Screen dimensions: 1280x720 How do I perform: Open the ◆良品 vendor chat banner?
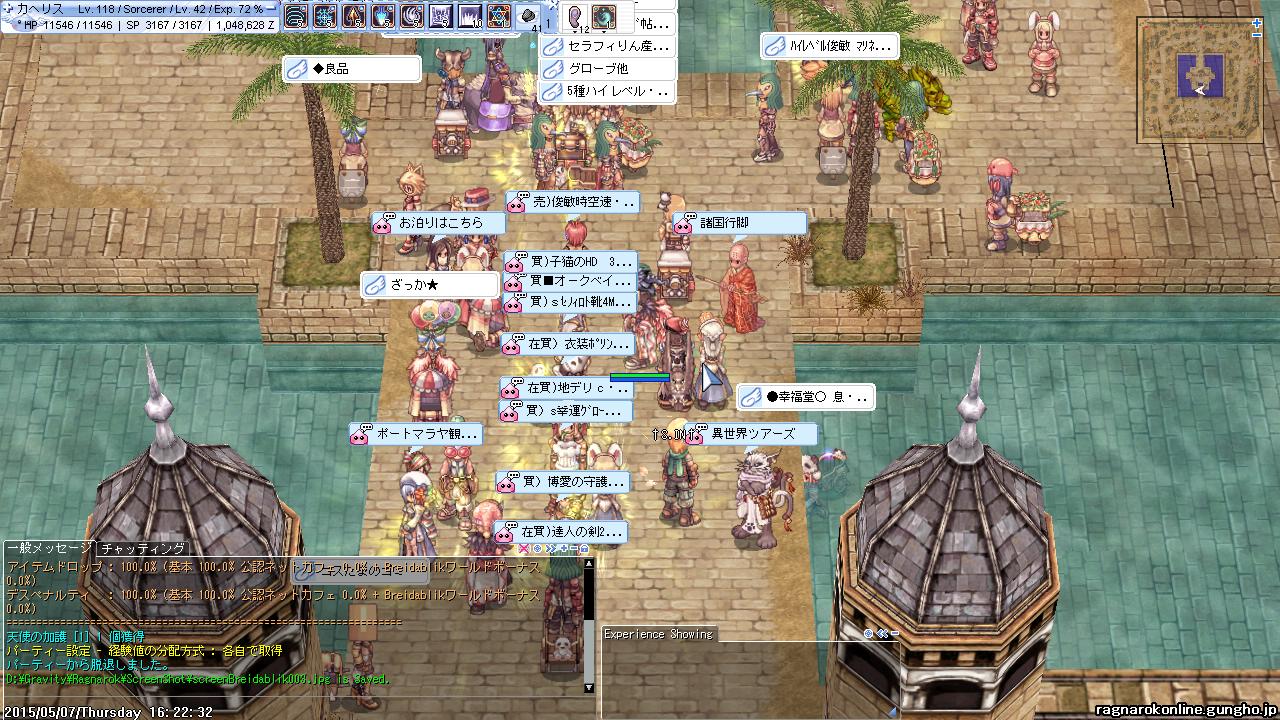(x=350, y=68)
